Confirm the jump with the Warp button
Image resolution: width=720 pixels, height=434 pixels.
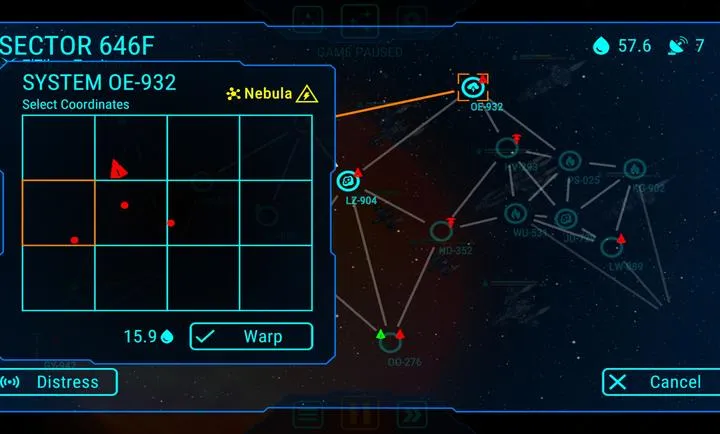click(x=251, y=337)
